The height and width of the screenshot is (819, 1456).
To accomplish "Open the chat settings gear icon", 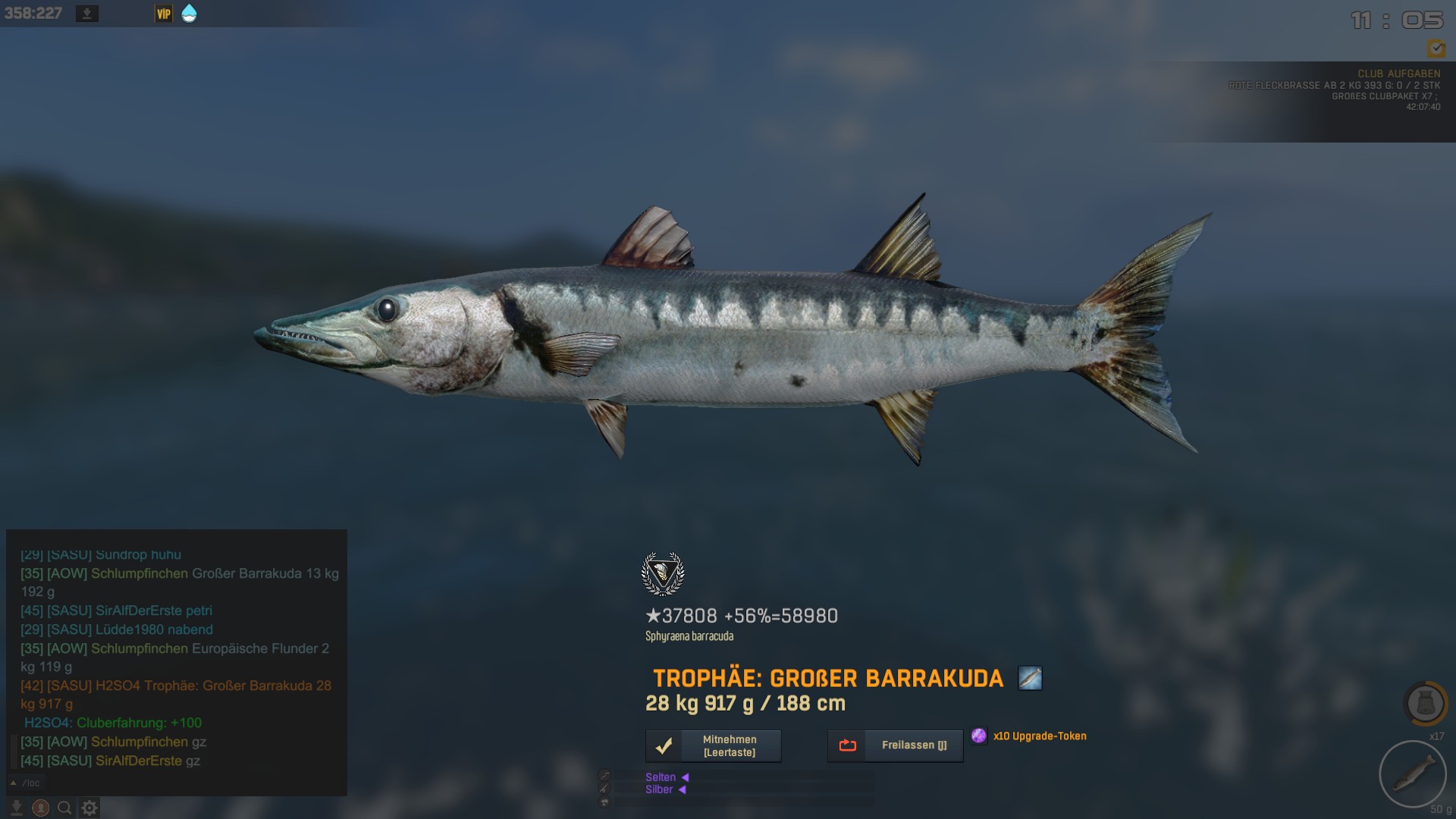I will (89, 808).
